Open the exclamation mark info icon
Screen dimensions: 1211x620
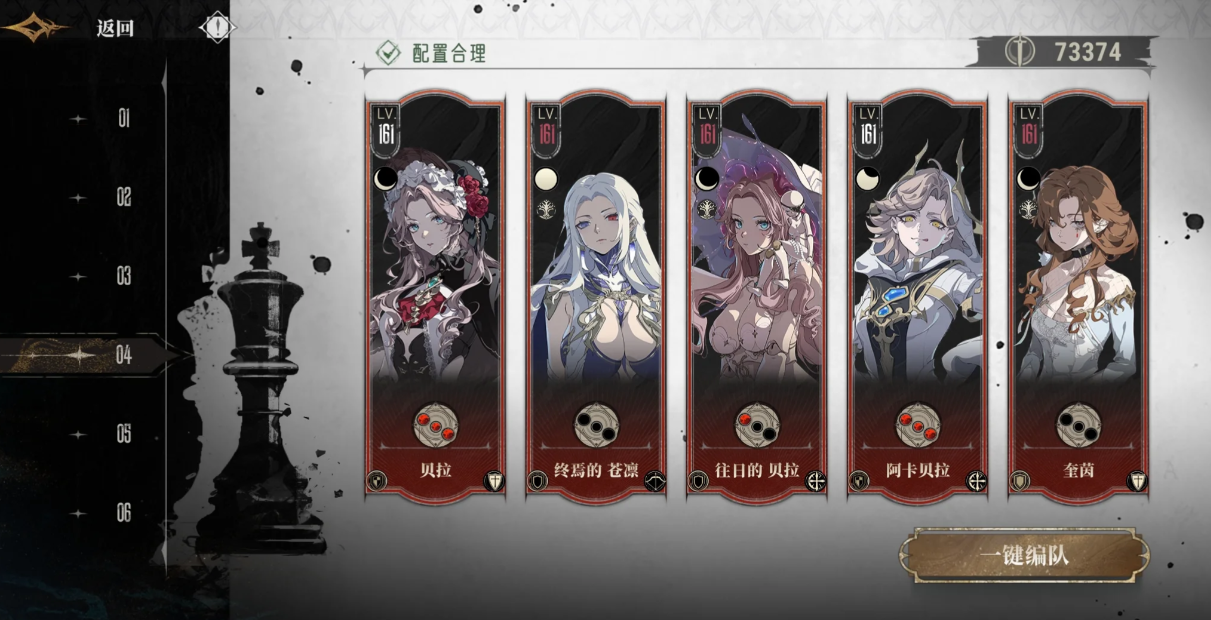(216, 27)
